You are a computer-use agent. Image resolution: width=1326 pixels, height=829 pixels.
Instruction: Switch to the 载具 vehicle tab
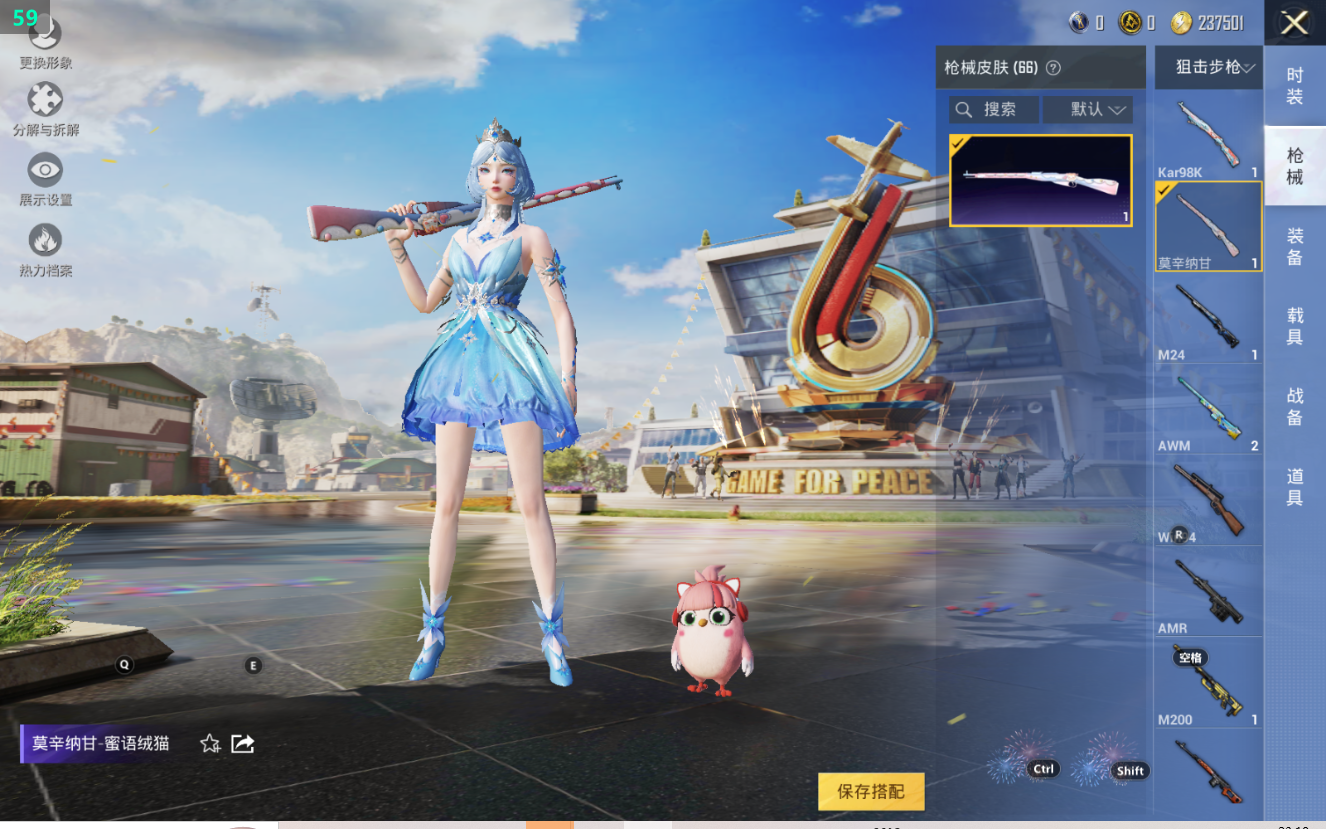point(1294,326)
